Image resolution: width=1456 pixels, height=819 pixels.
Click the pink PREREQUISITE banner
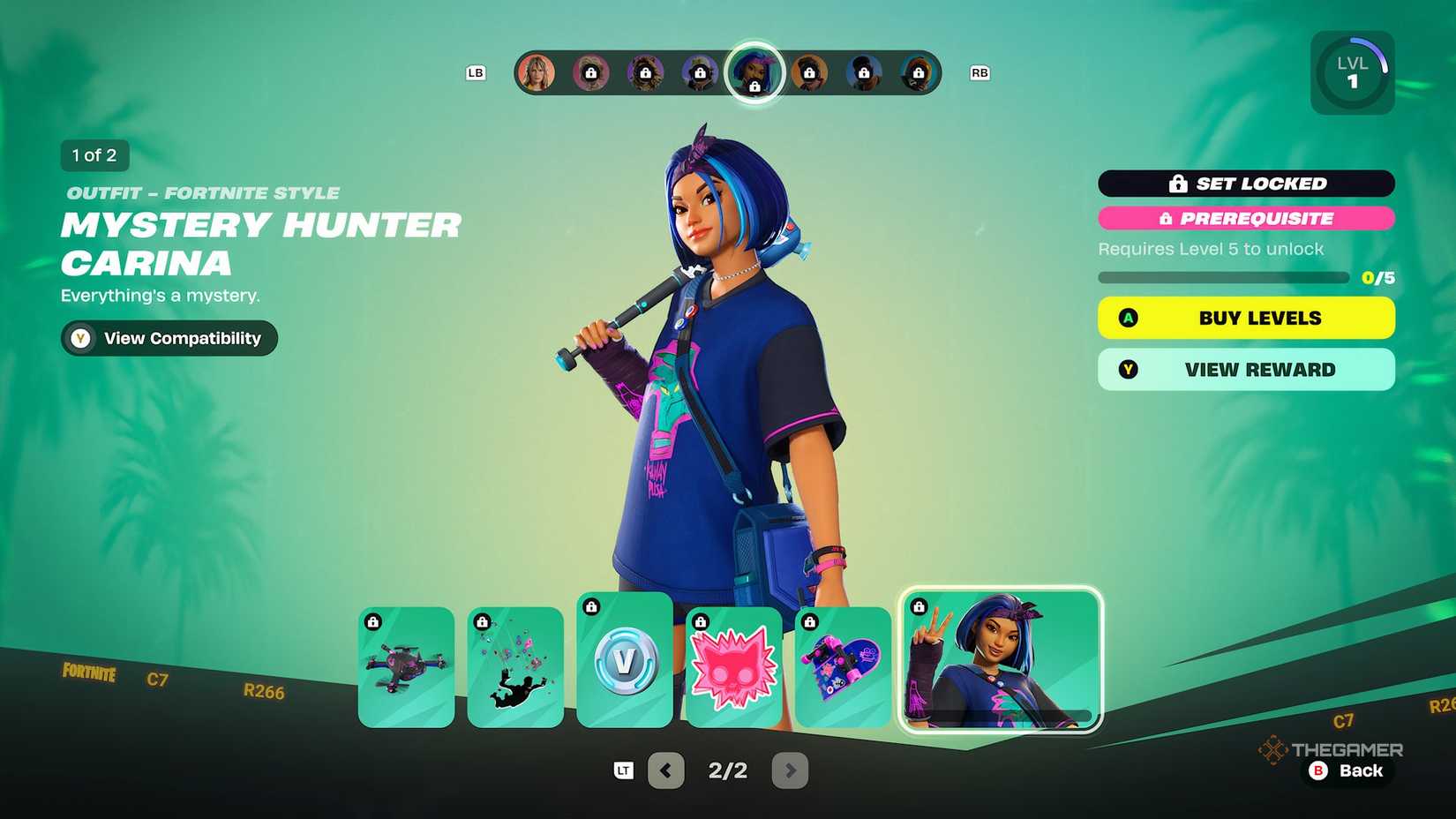1245,218
